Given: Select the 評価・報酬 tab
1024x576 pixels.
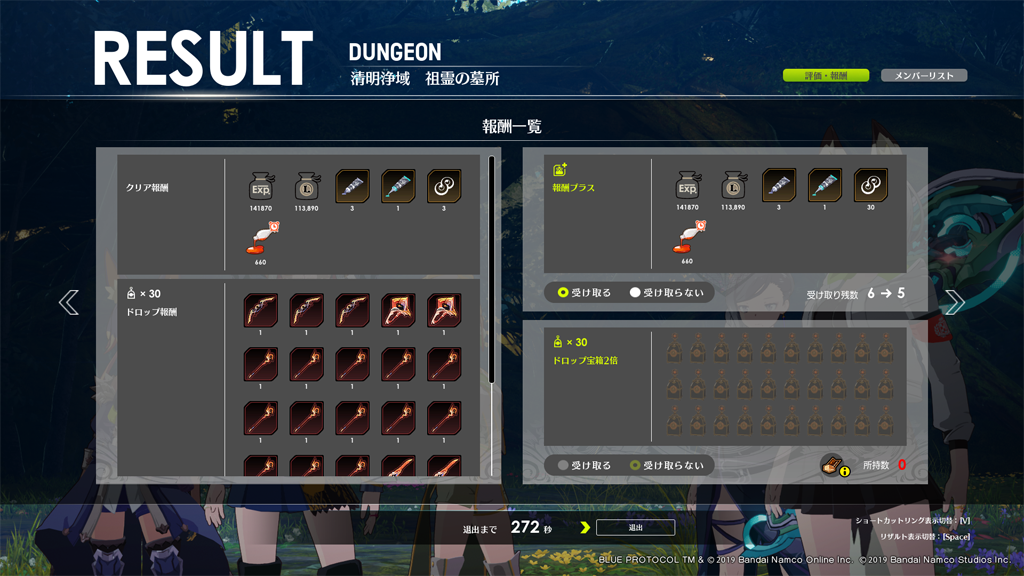Looking at the screenshot, I should click(825, 75).
